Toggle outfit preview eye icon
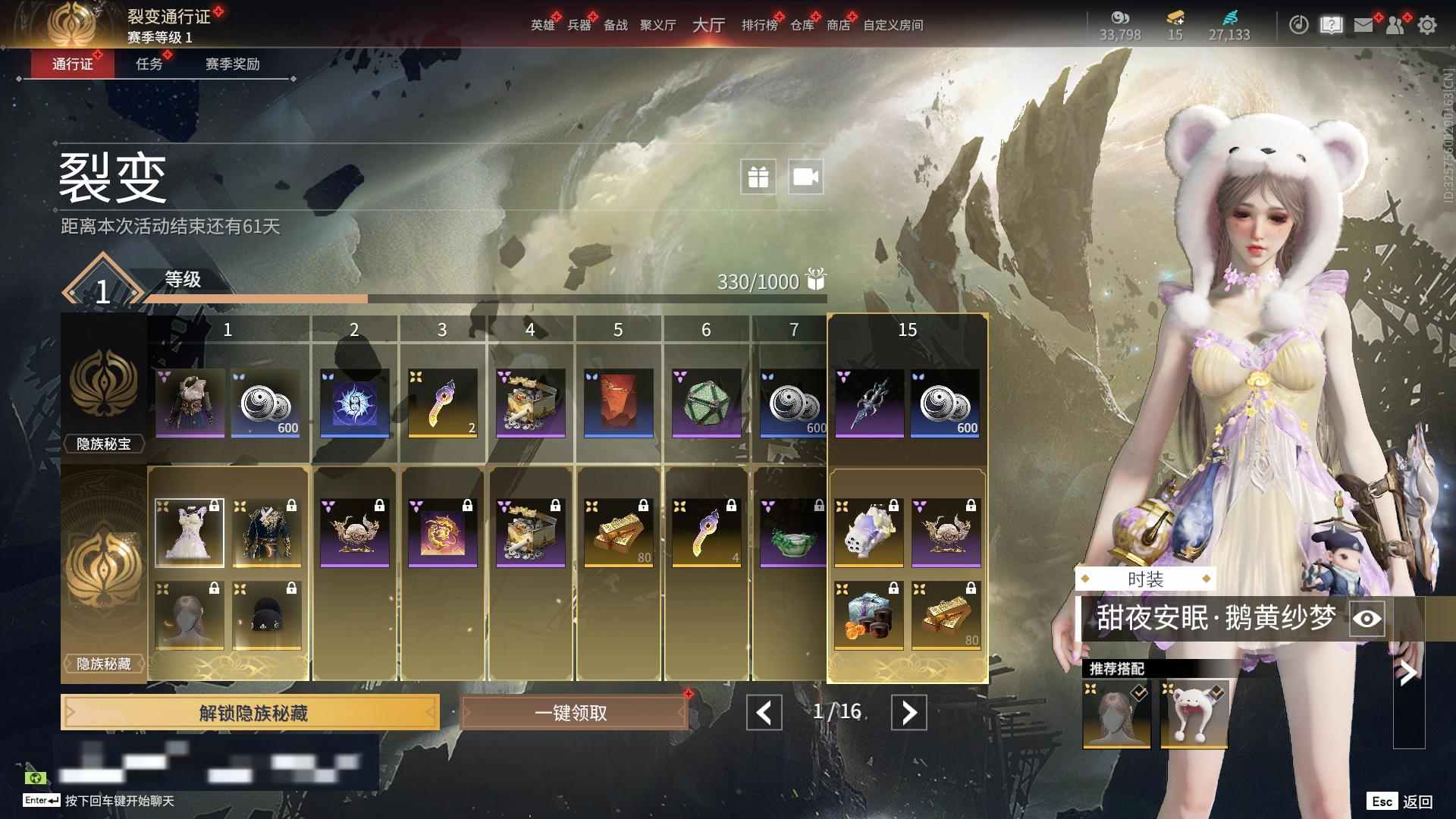Image resolution: width=1456 pixels, height=819 pixels. [x=1367, y=619]
